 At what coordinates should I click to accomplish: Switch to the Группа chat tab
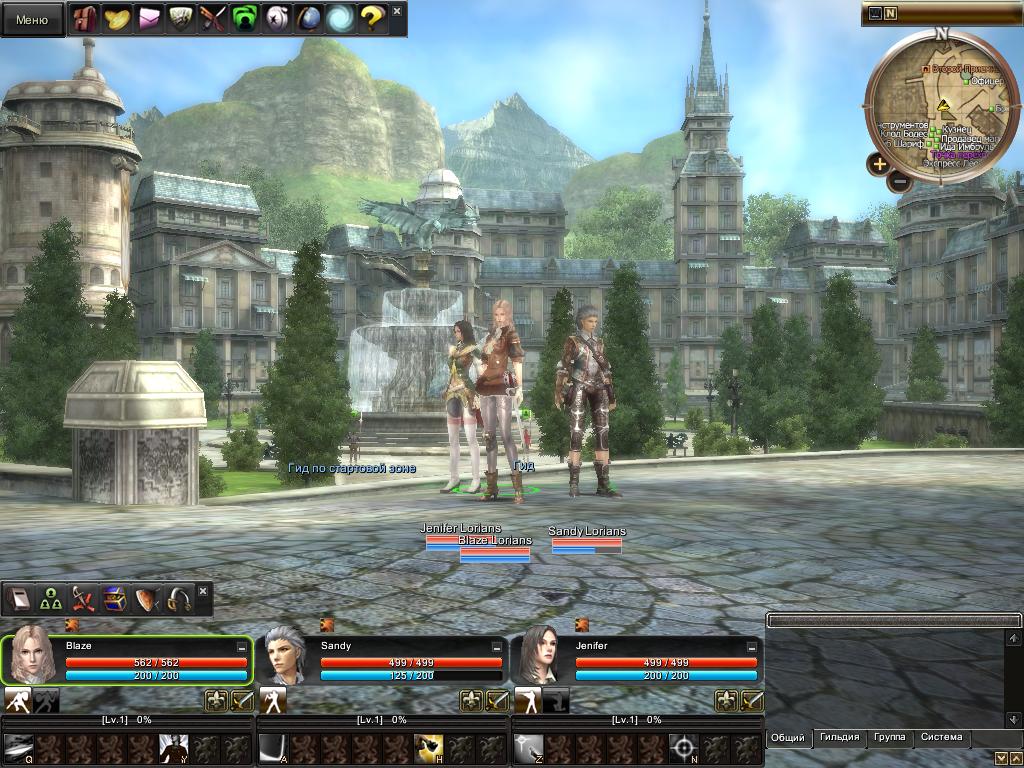tap(889, 738)
